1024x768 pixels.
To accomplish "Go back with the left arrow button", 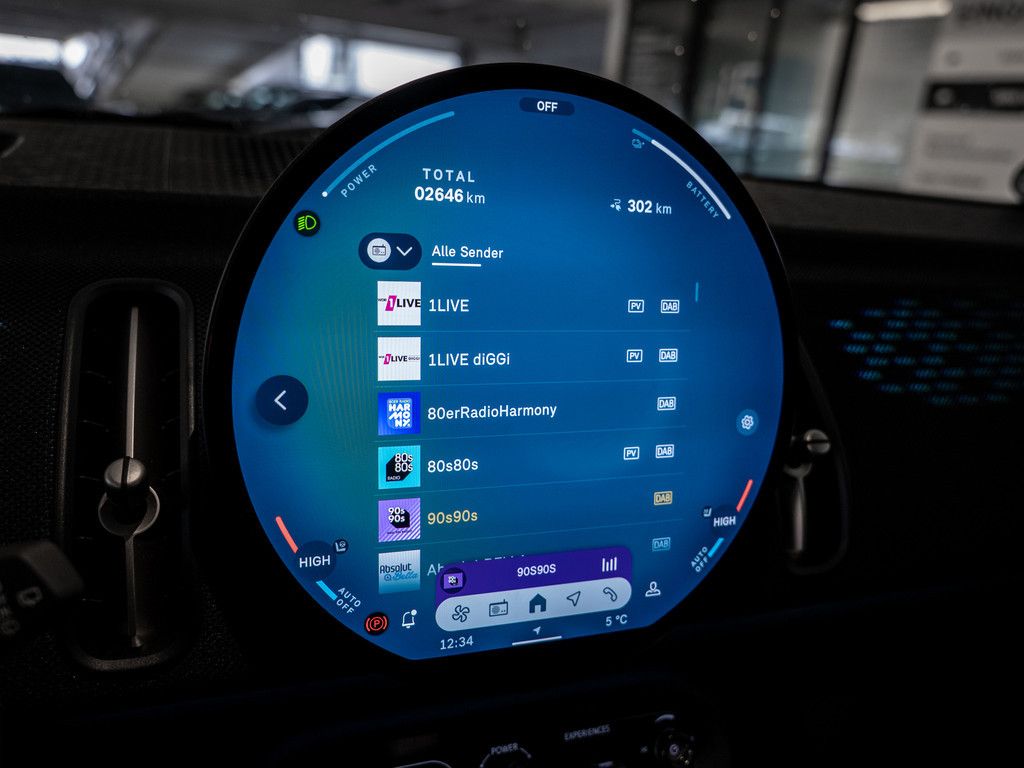I will [281, 401].
